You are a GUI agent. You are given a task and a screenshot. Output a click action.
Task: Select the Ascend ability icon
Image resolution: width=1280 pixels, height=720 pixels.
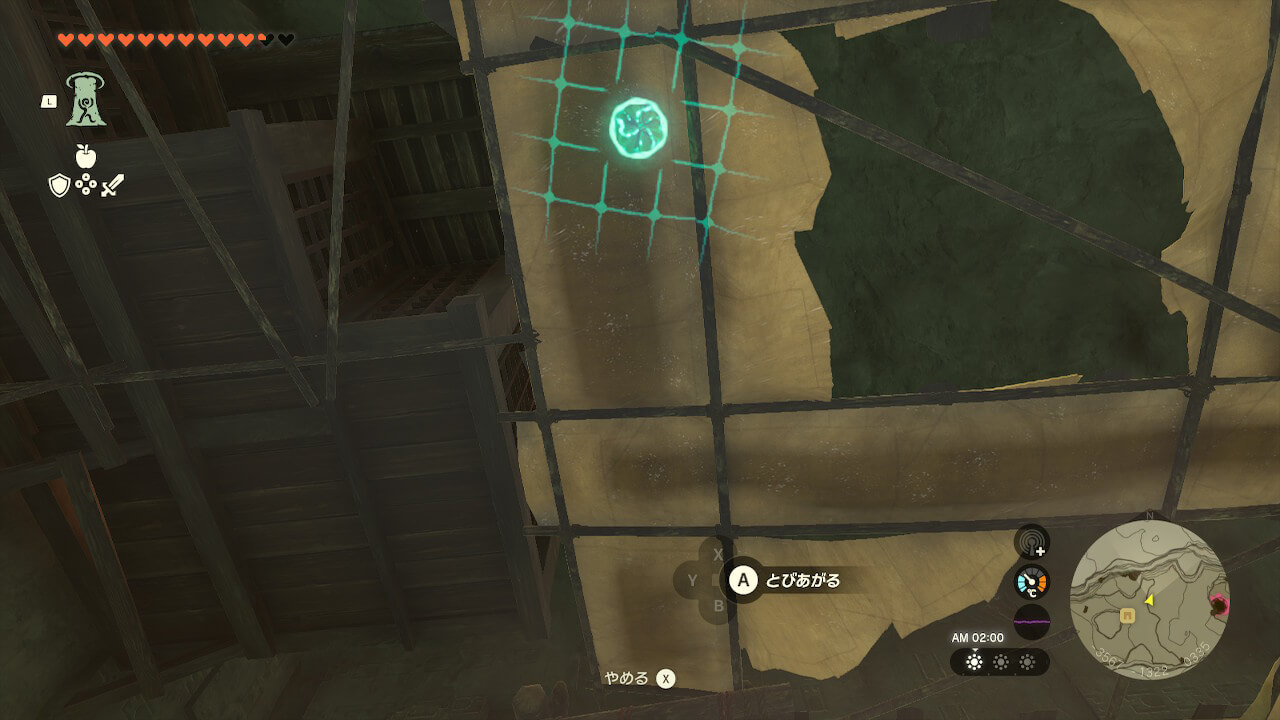click(x=87, y=100)
